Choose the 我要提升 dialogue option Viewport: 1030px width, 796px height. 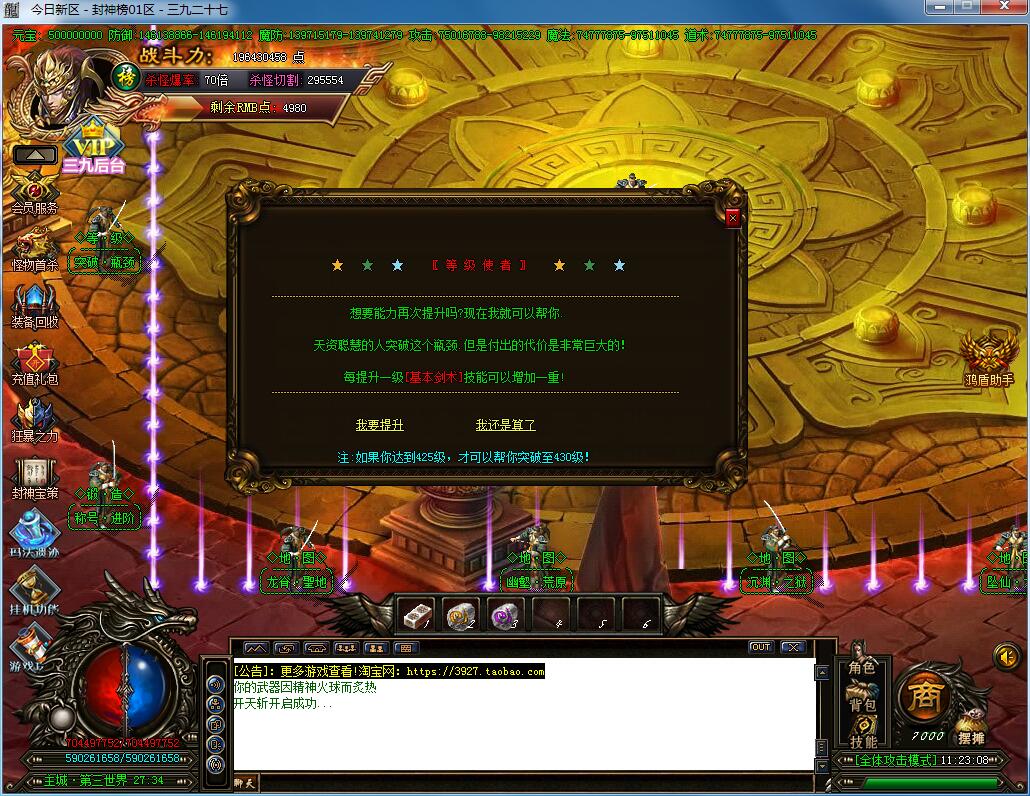pyautogui.click(x=380, y=425)
